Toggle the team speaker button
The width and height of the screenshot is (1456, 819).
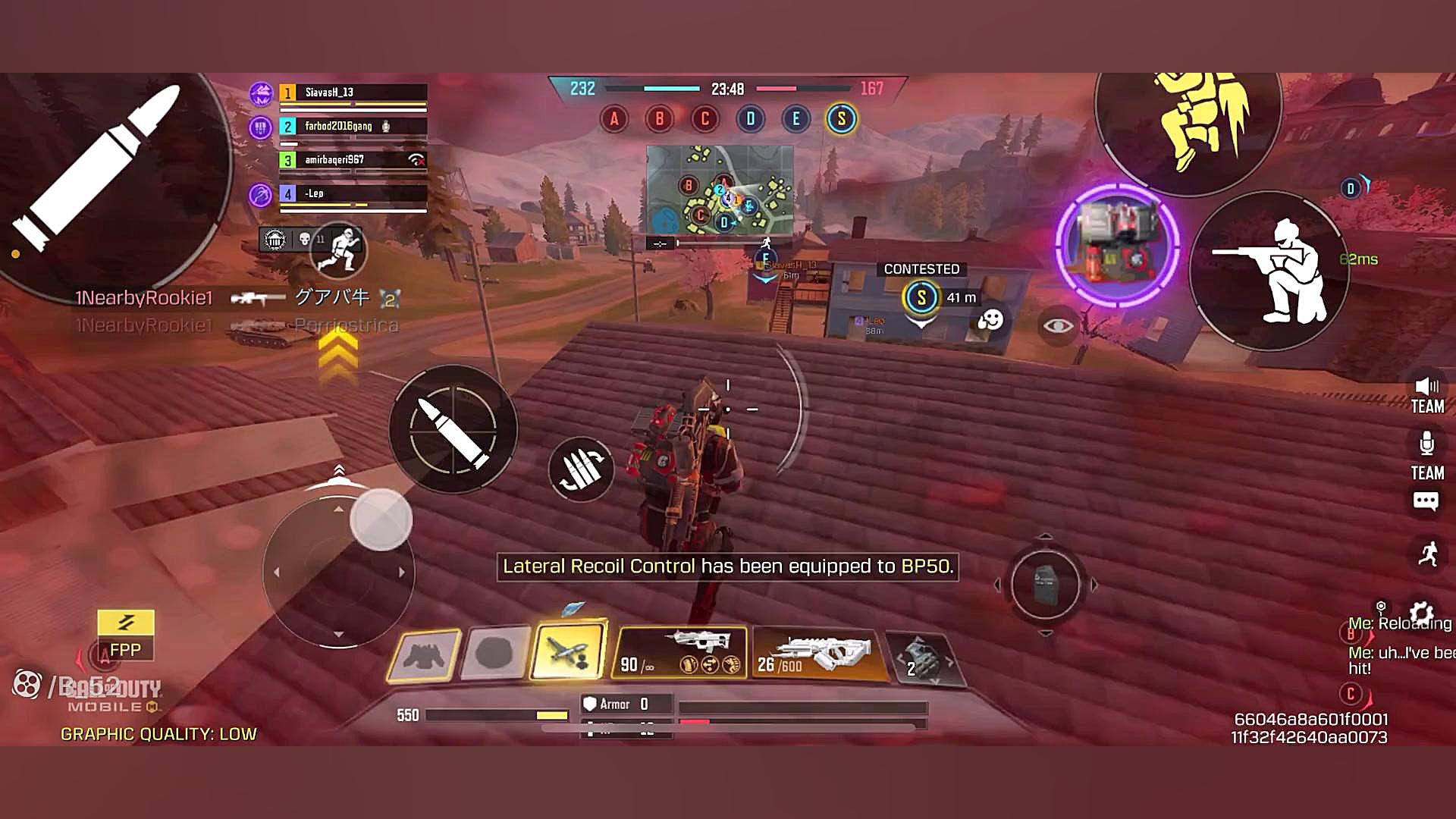1427,395
